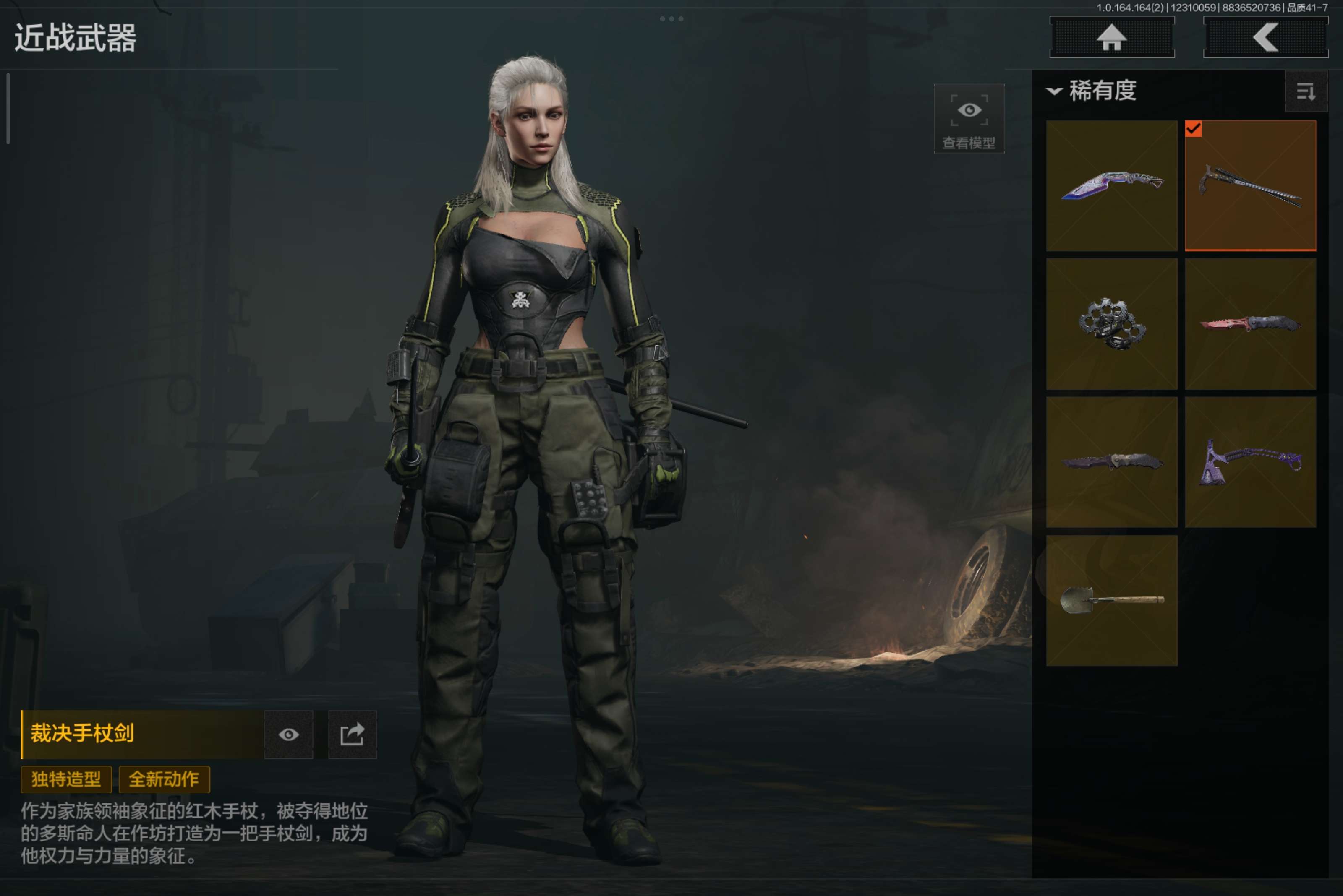Click the 独特造型 tag

pyautogui.click(x=66, y=779)
